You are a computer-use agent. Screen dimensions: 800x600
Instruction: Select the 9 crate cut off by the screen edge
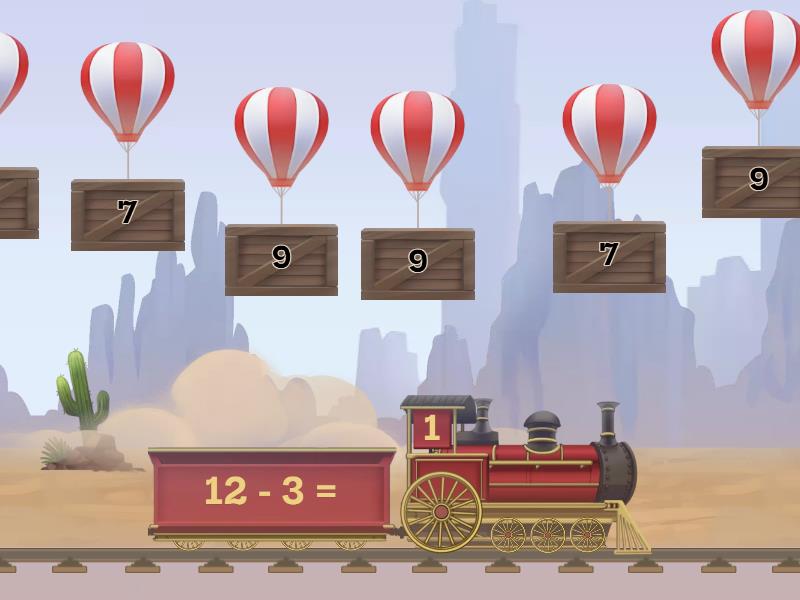[753, 181]
